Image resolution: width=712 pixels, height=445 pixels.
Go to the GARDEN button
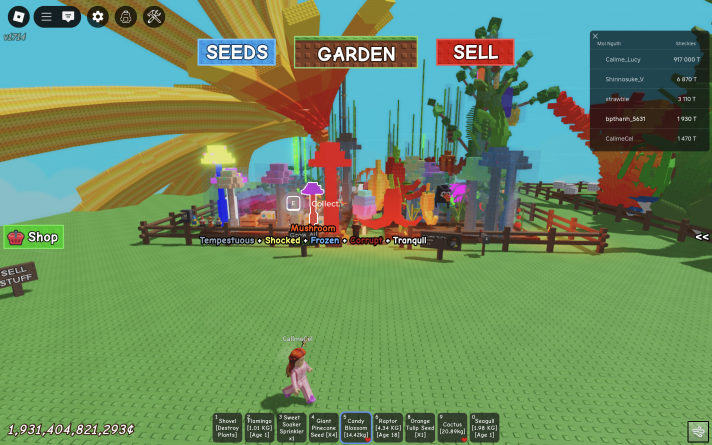[x=356, y=54]
